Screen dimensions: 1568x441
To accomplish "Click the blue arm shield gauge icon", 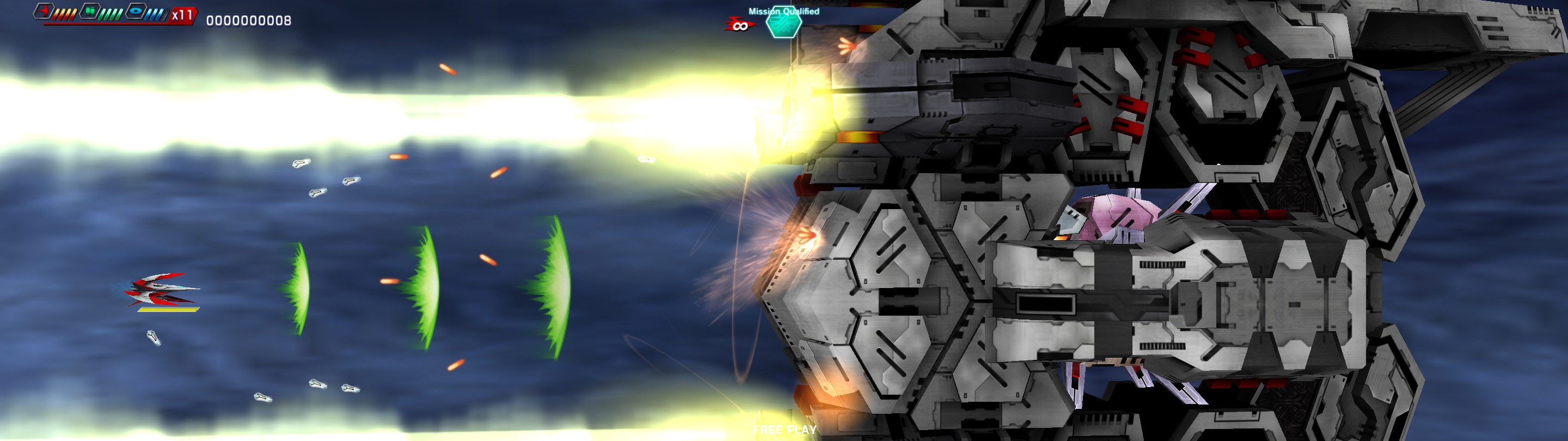I will tap(136, 11).
